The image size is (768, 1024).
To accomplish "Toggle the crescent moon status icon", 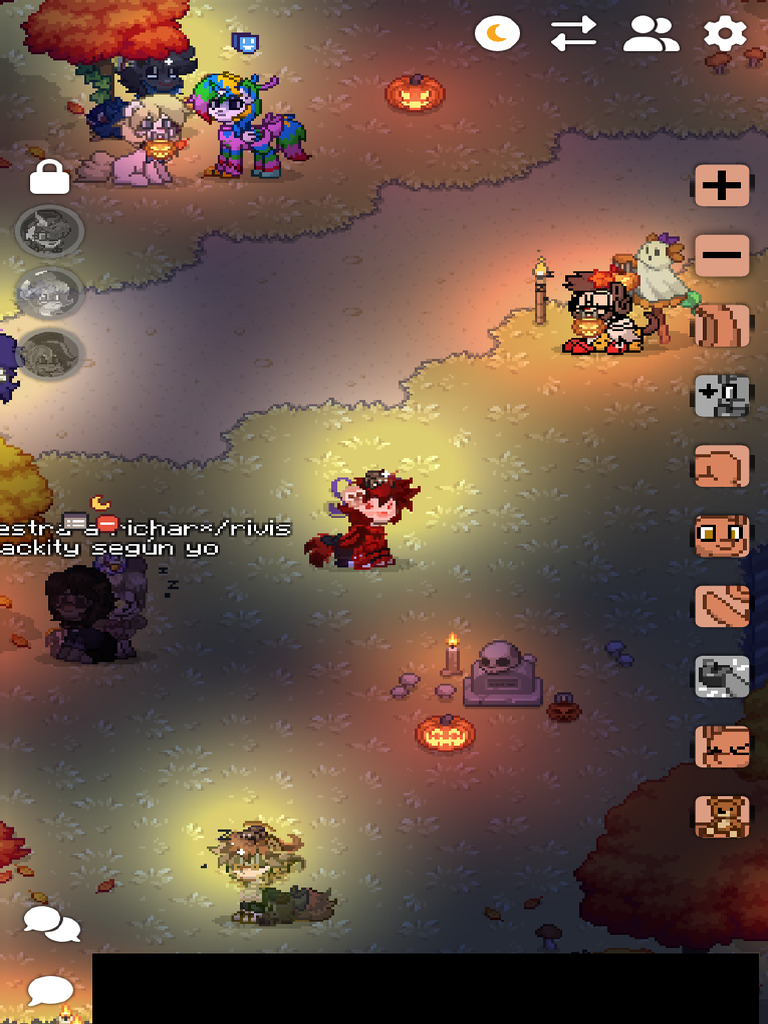I will [497, 35].
